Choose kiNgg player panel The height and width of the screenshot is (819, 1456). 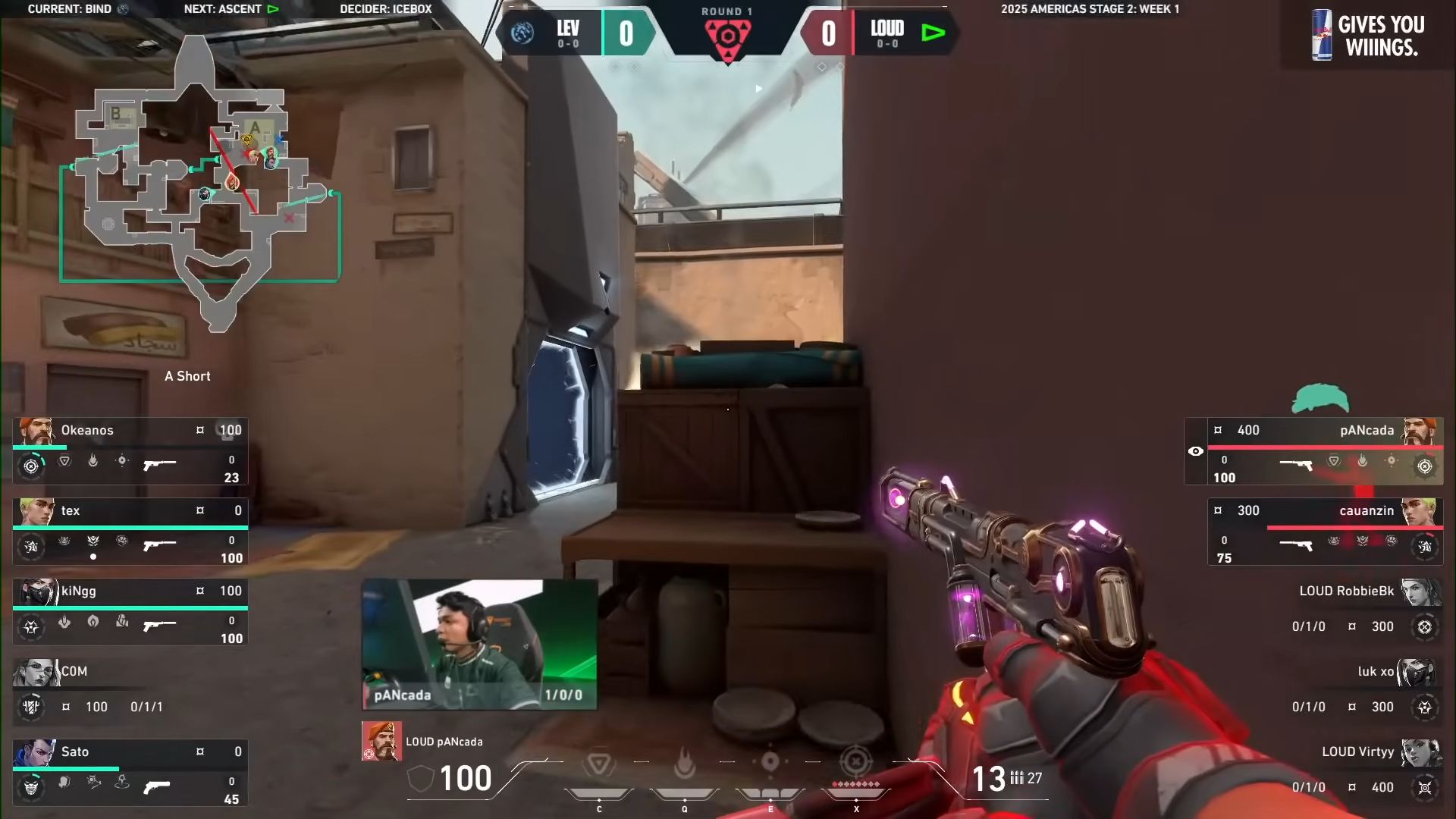point(130,611)
